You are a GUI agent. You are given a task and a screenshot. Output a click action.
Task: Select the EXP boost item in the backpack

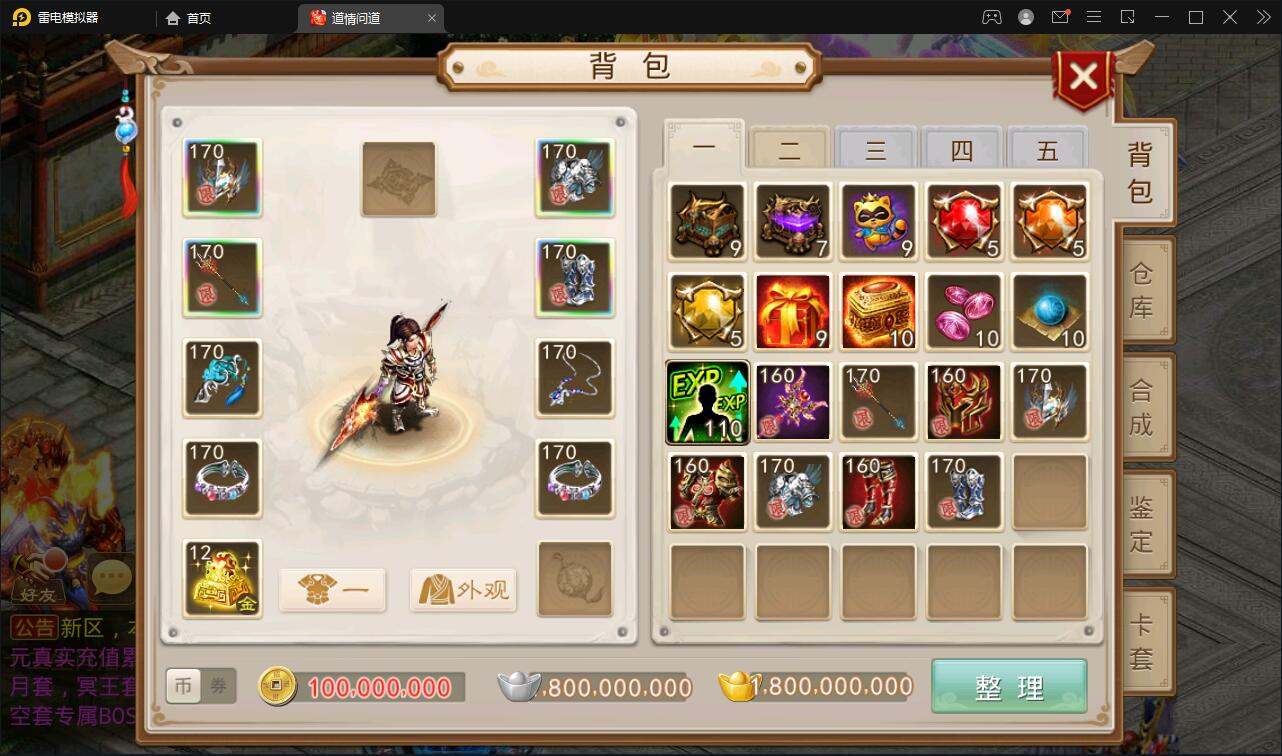[x=707, y=402]
